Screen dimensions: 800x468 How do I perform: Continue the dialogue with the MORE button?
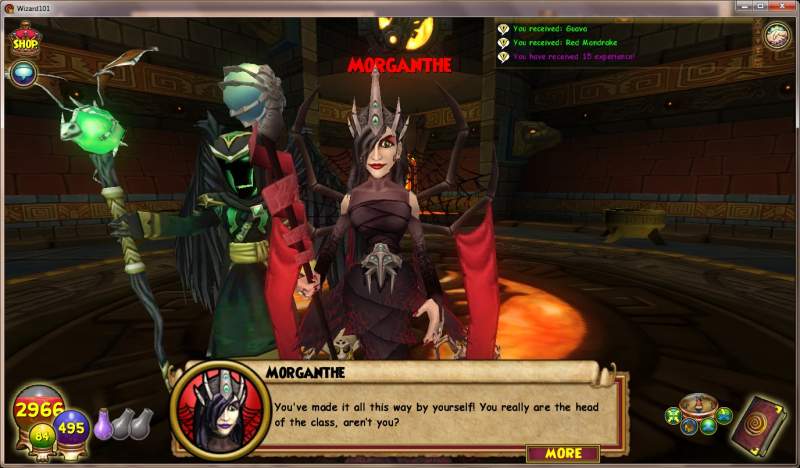562,453
